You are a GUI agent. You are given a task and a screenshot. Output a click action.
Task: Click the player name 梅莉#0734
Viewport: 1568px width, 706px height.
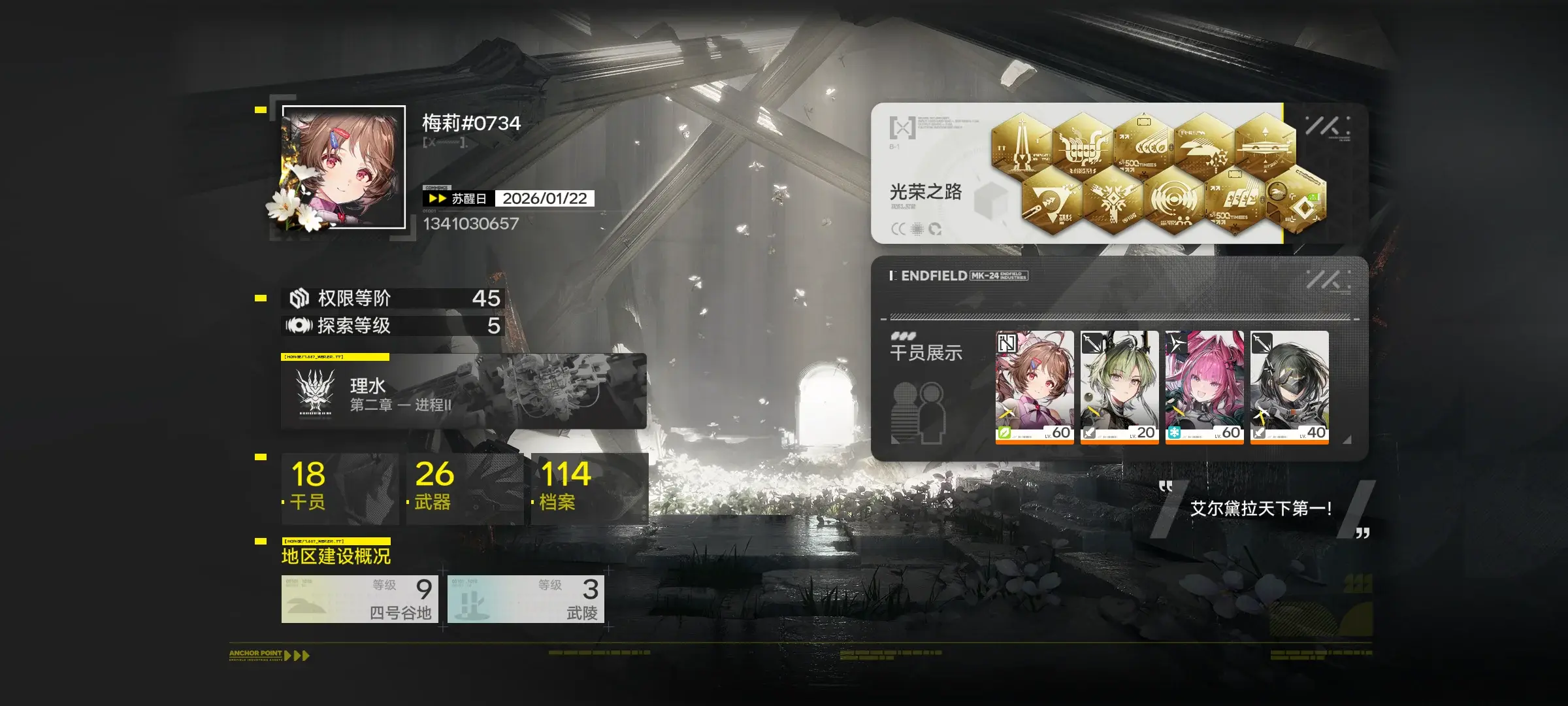[x=471, y=123]
